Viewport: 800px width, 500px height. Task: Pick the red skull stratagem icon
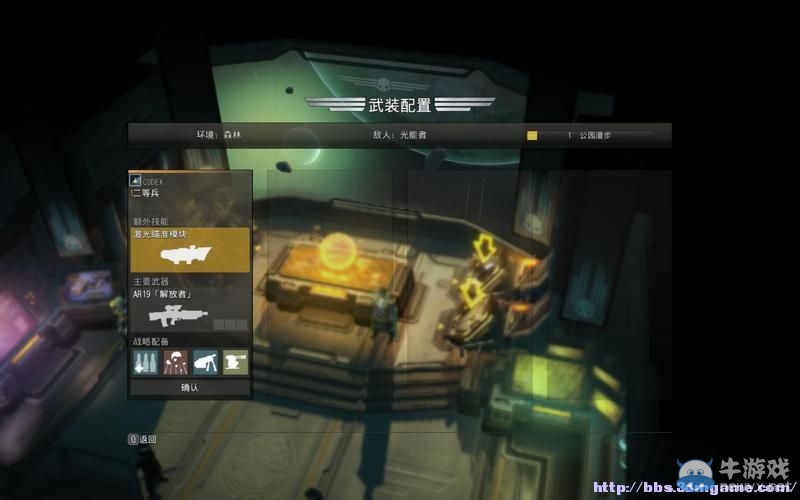(x=176, y=362)
